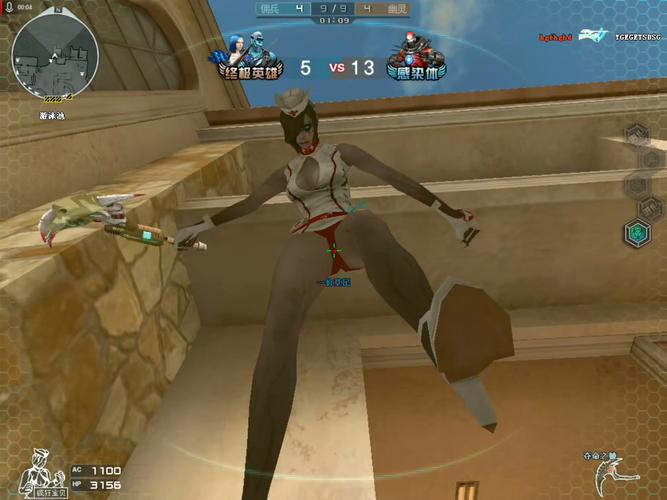
Task: Click the circular minimap radar
Action: pyautogui.click(x=55, y=55)
